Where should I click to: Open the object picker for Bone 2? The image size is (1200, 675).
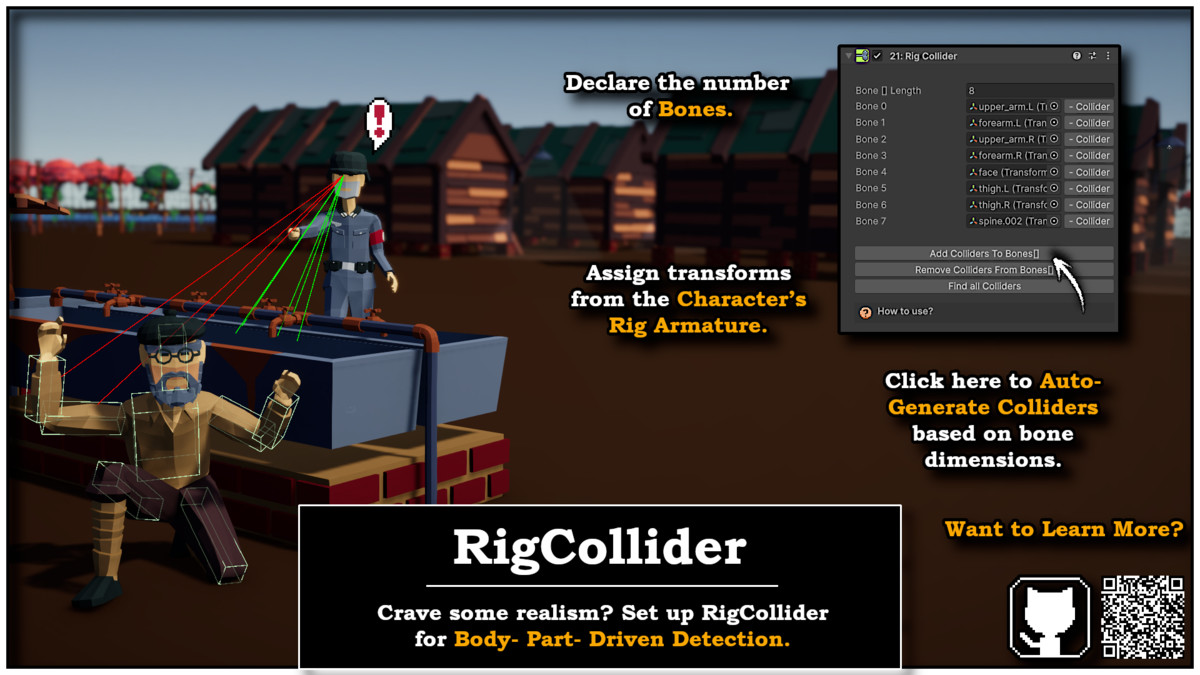pyautogui.click(x=1054, y=139)
